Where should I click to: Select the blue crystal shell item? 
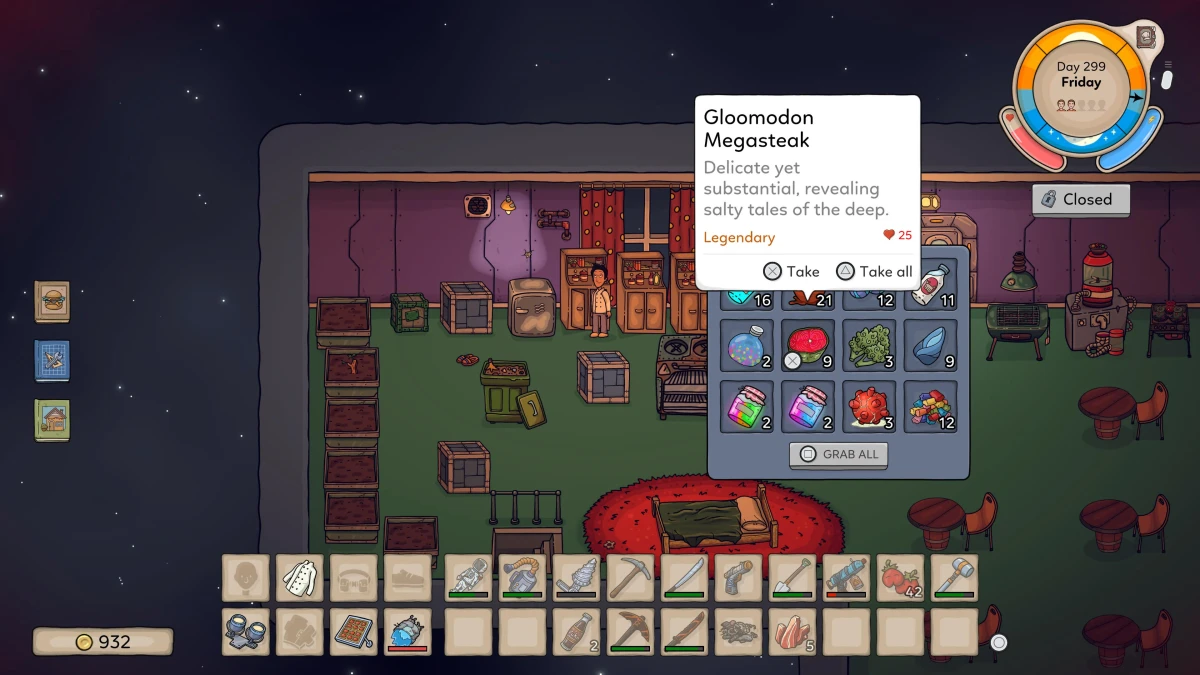click(x=930, y=344)
